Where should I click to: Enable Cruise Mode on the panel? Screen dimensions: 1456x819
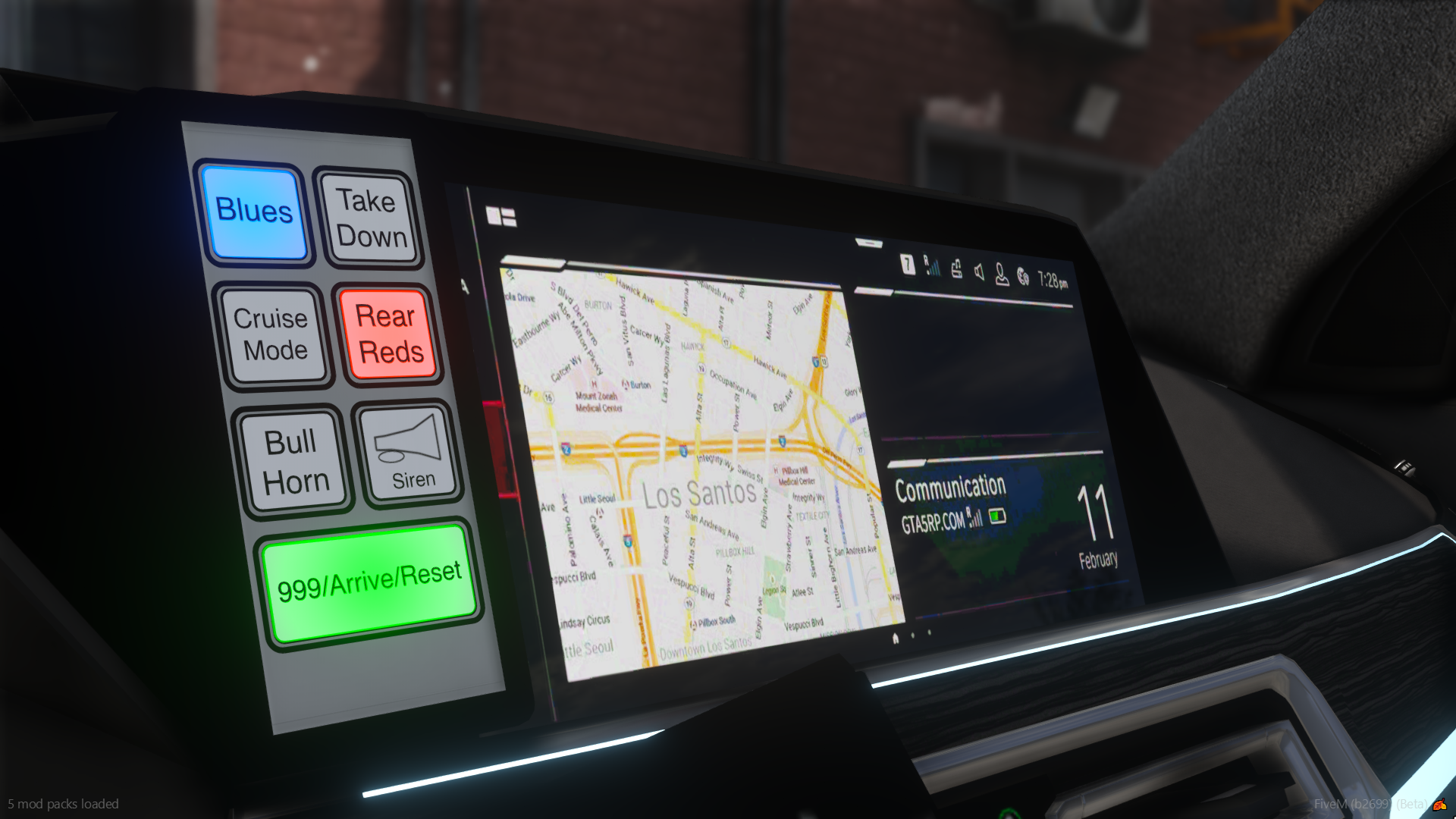coord(272,334)
